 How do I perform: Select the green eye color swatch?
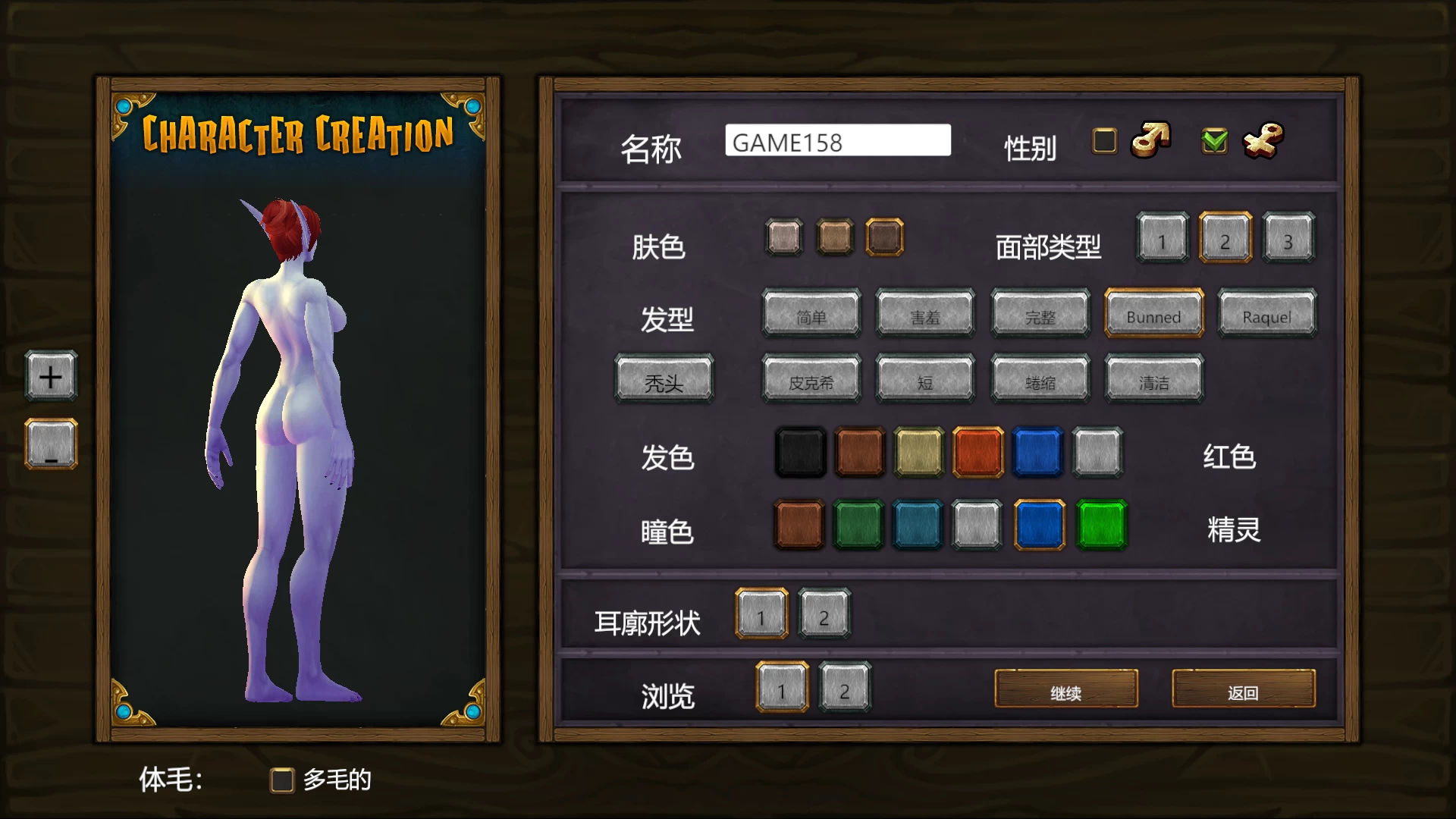click(x=1100, y=526)
